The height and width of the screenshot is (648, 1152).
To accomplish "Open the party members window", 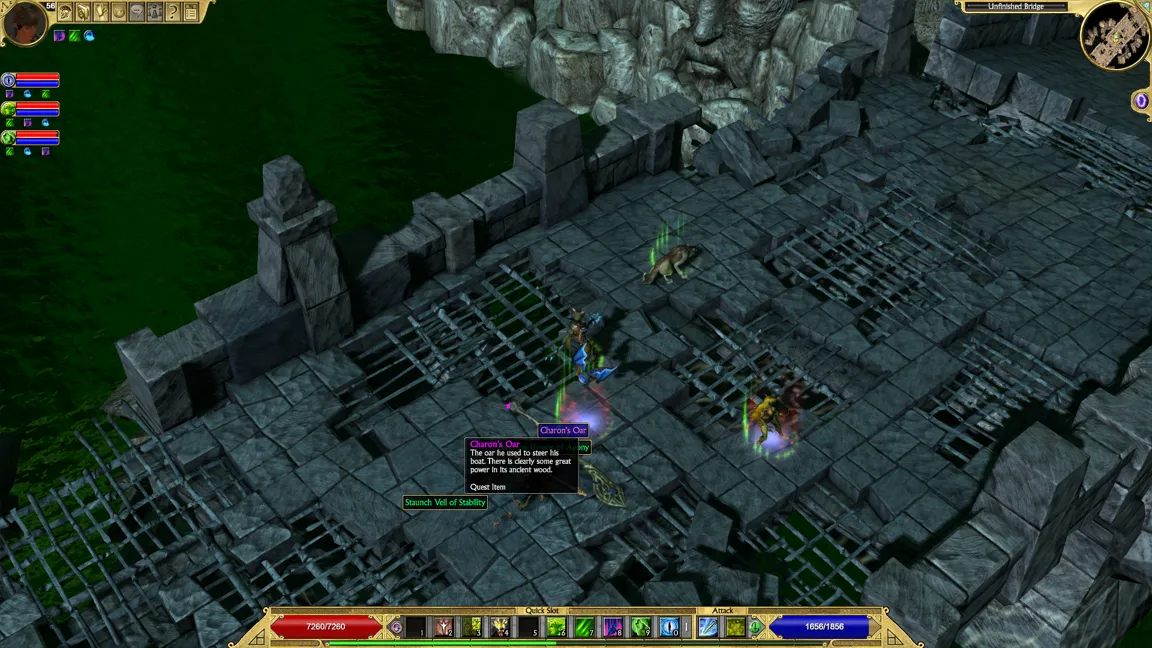I will pyautogui.click(x=155, y=12).
